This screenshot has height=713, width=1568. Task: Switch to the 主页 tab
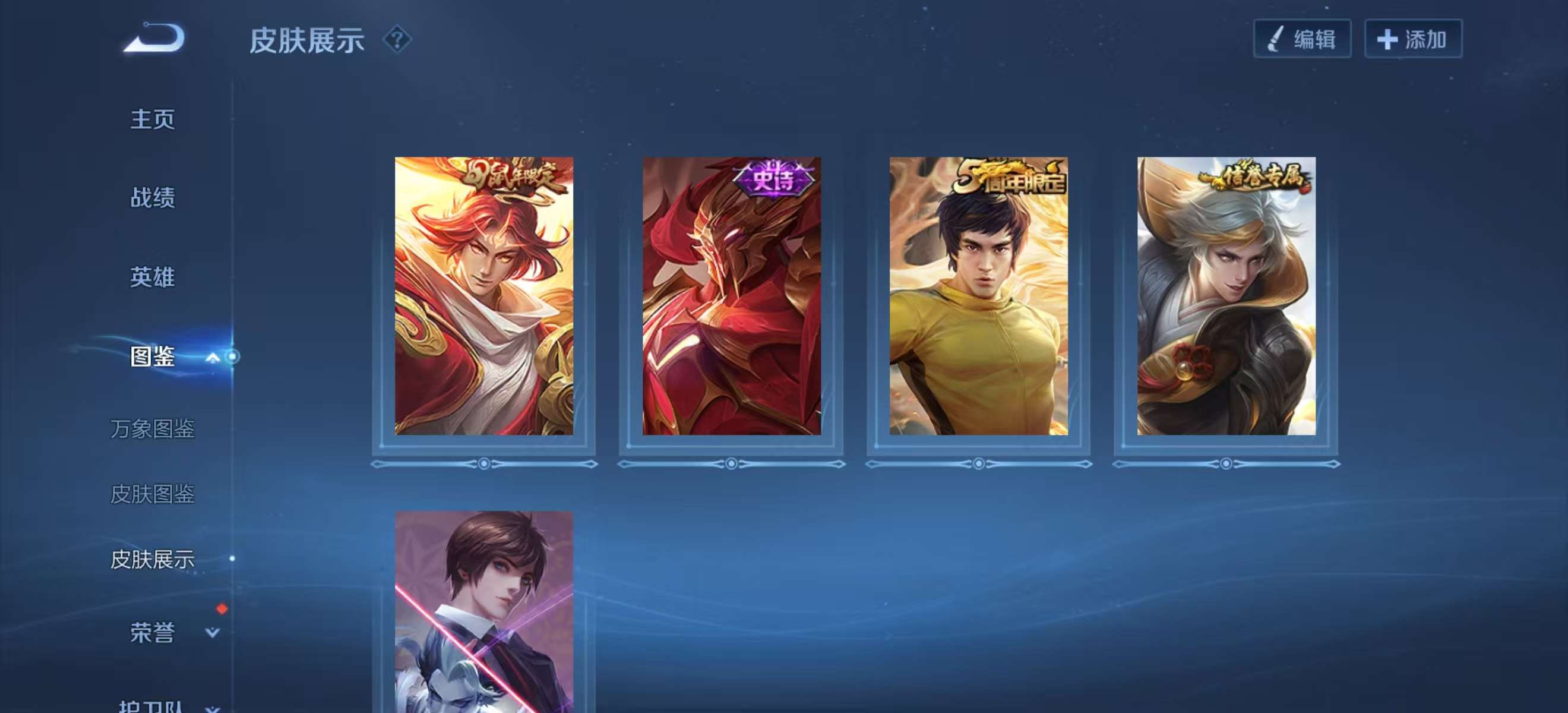152,119
